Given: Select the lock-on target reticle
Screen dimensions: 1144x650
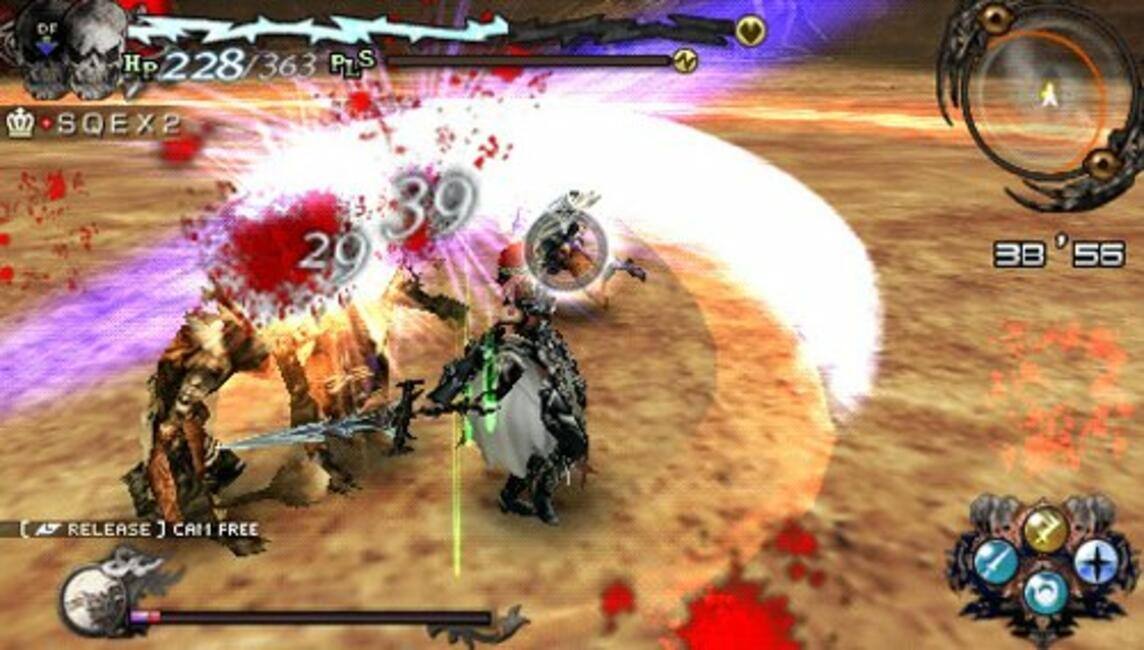Looking at the screenshot, I should tap(565, 250).
